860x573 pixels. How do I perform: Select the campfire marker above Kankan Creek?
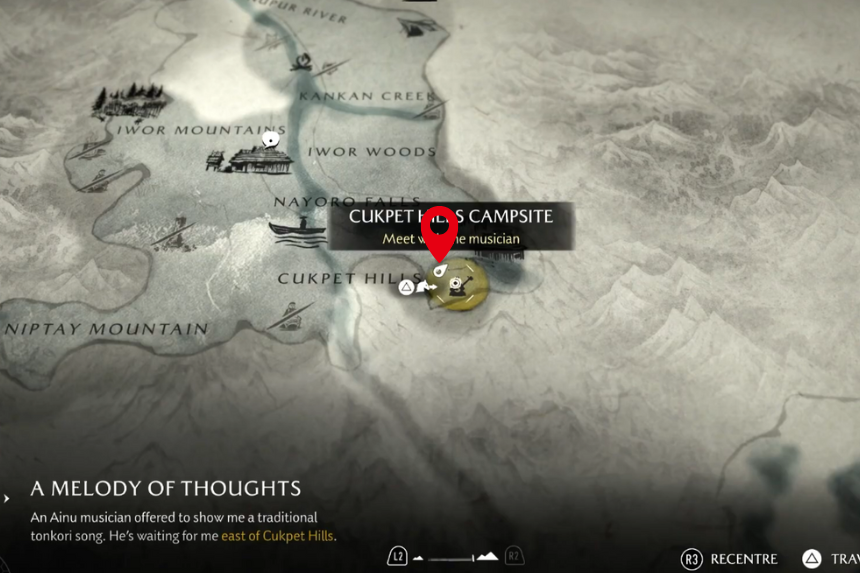(302, 64)
